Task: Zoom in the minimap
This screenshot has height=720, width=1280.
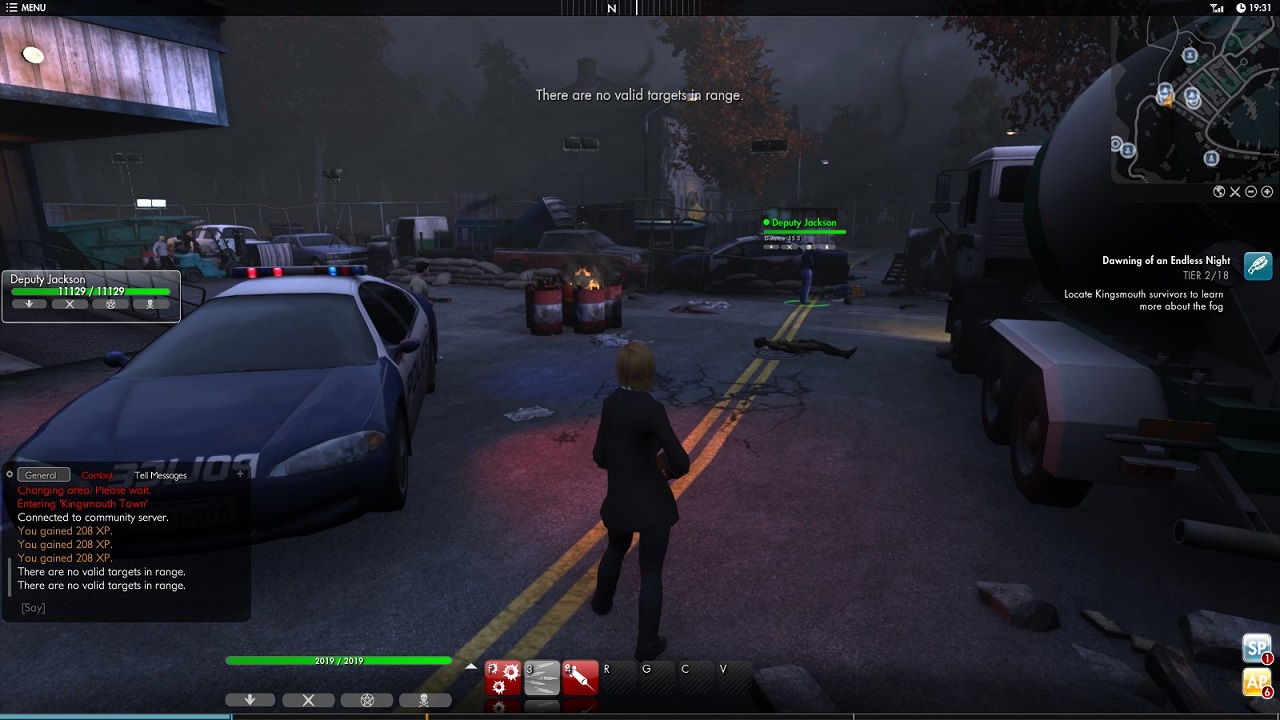Action: (x=1267, y=192)
